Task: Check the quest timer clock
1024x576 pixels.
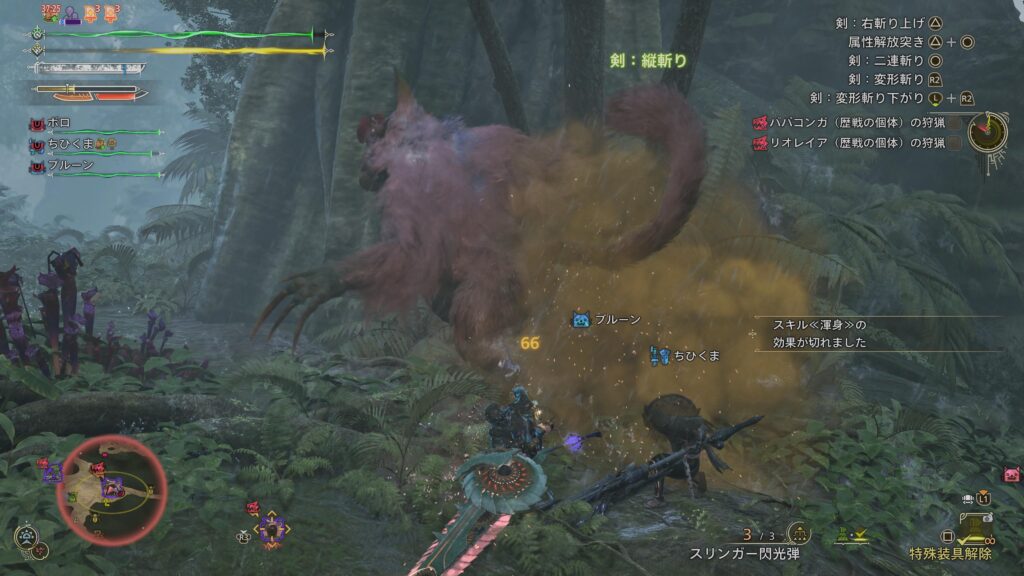Action: [x=986, y=131]
